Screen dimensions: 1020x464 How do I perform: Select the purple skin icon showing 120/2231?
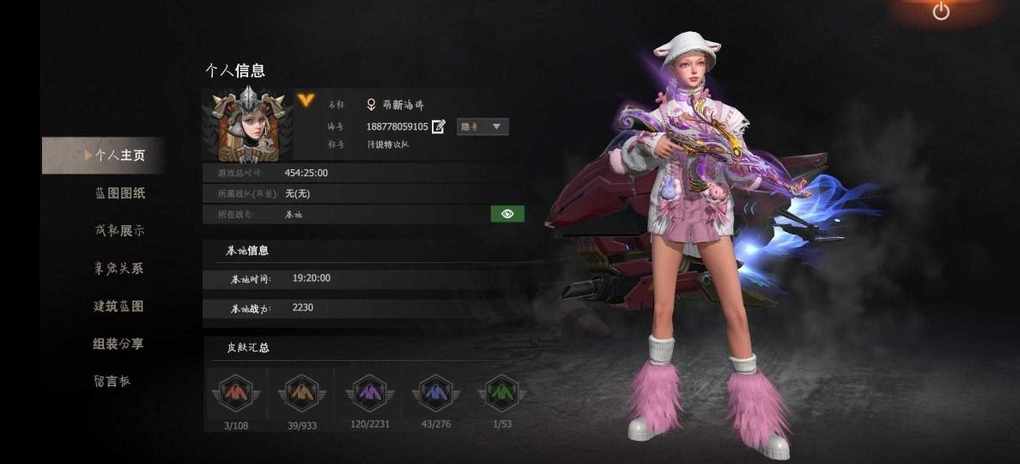[x=369, y=393]
